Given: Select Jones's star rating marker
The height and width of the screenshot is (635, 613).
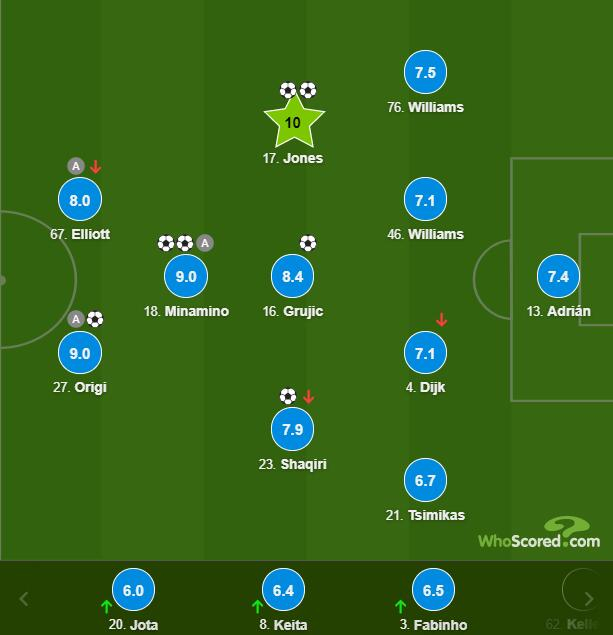Looking at the screenshot, I should 292,123.
